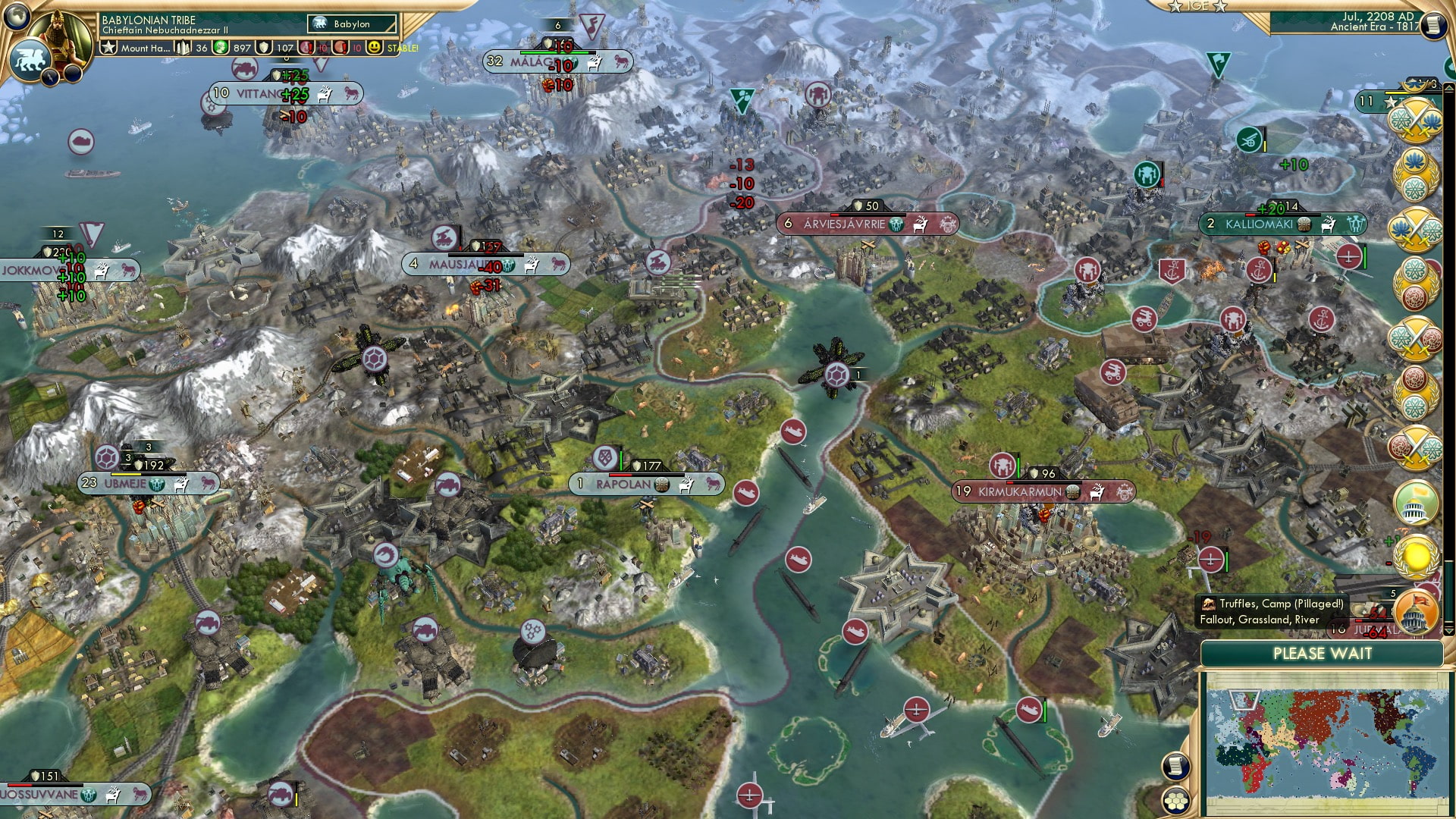Viewport: 1456px width, 819px height.
Task: Click the up arrow on the notification scrollbar
Action: [1449, 87]
